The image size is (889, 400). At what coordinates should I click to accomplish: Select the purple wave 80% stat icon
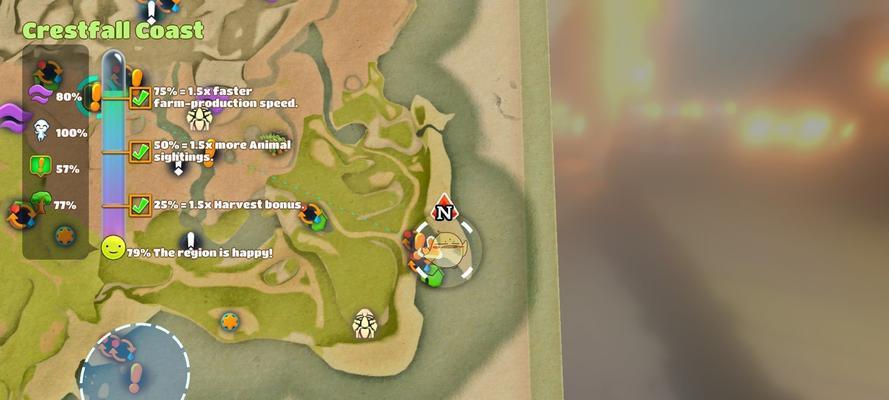40,96
